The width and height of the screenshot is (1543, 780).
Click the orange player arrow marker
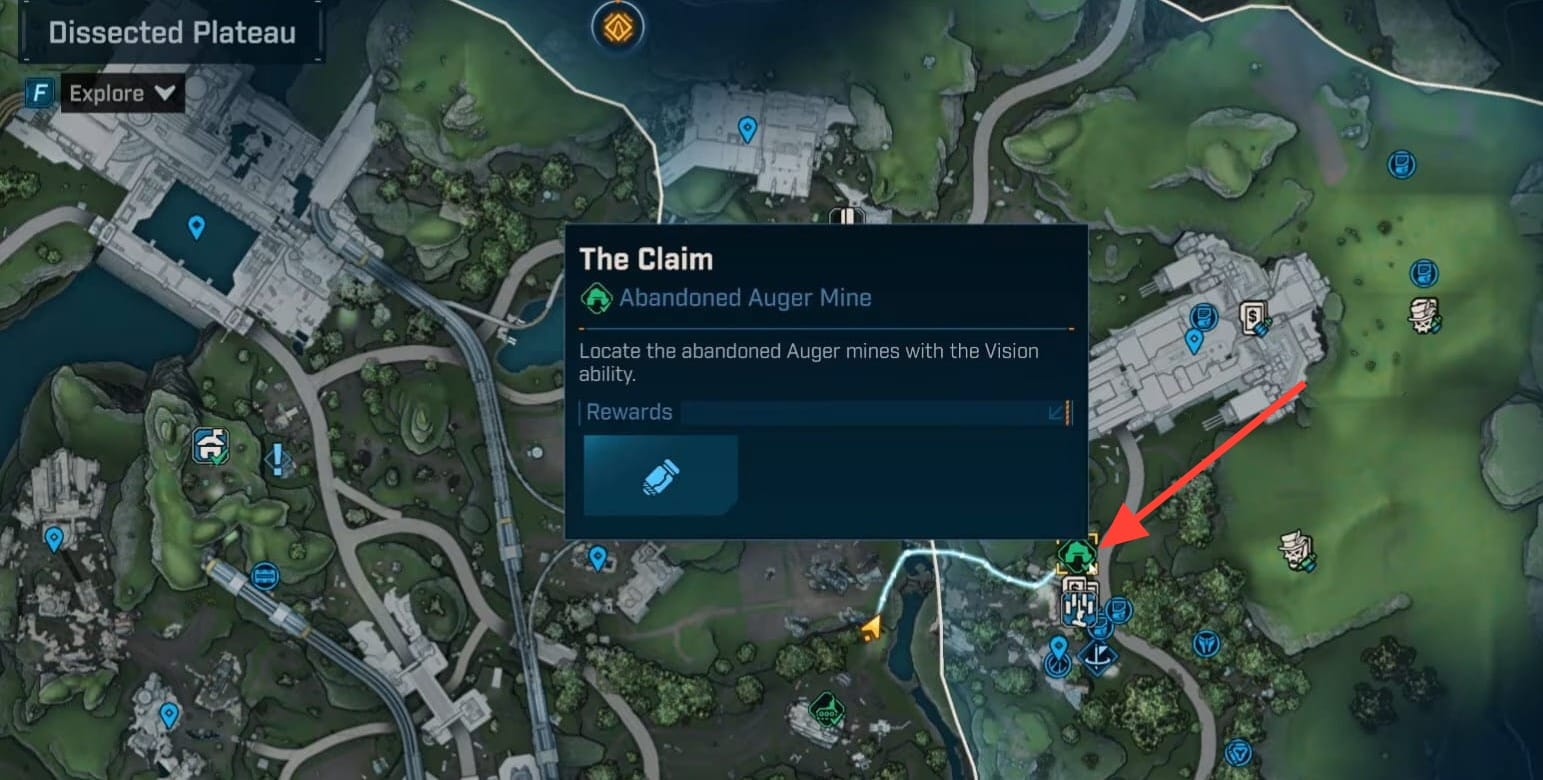point(873,628)
